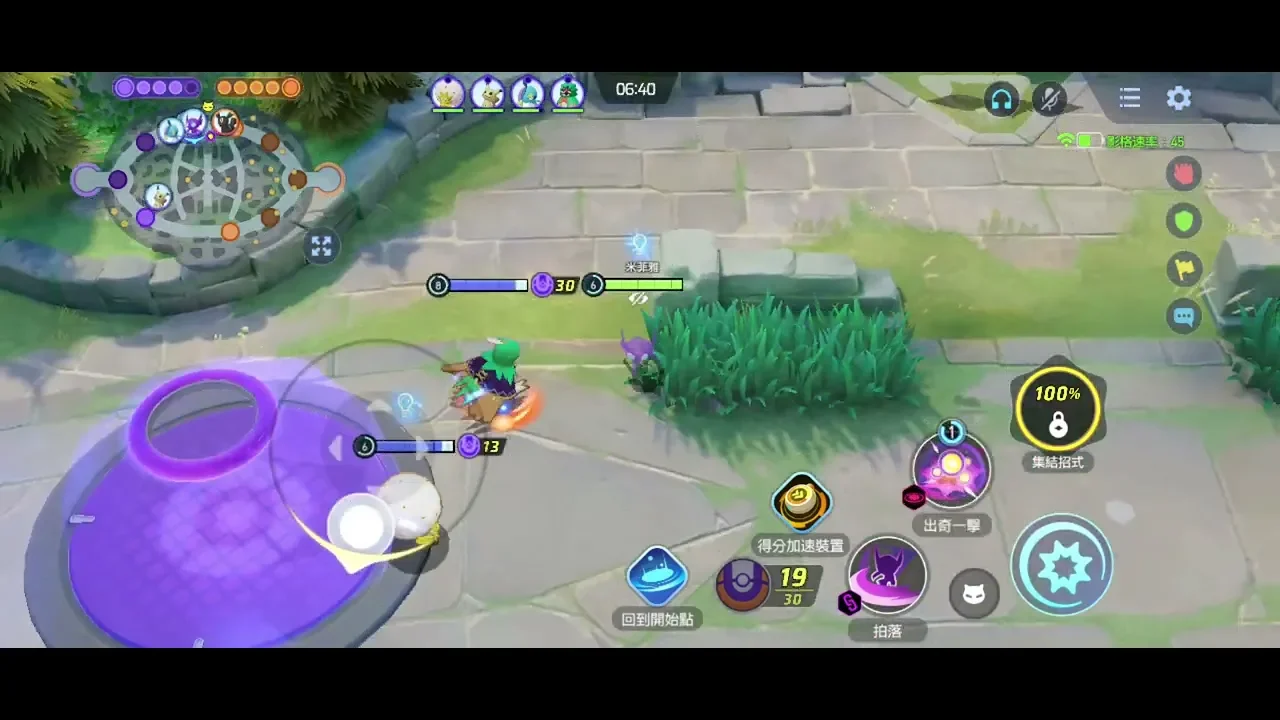Open the settings gear menu
1280x720 pixels.
pyautogui.click(x=1179, y=98)
